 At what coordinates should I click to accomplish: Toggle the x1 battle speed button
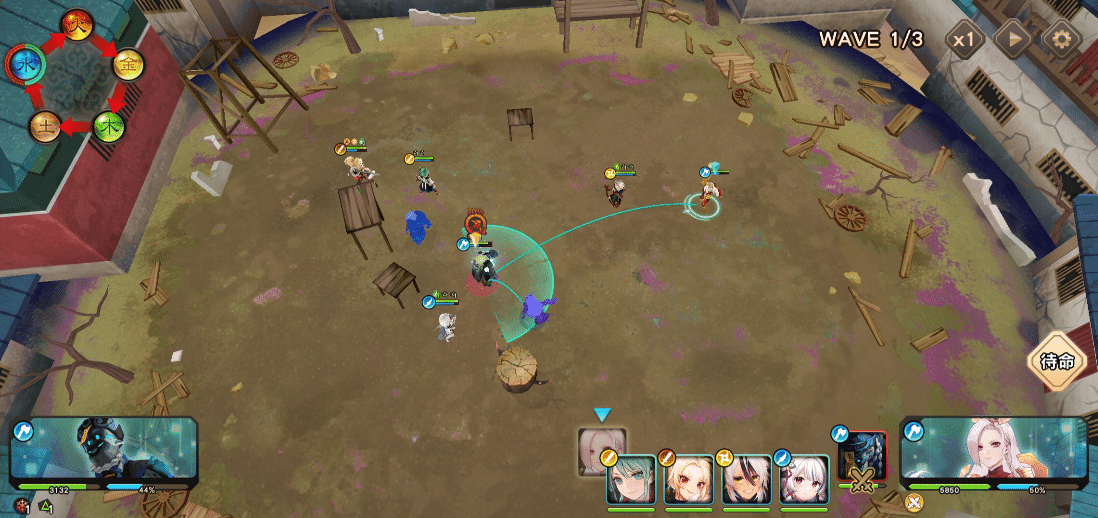click(965, 40)
